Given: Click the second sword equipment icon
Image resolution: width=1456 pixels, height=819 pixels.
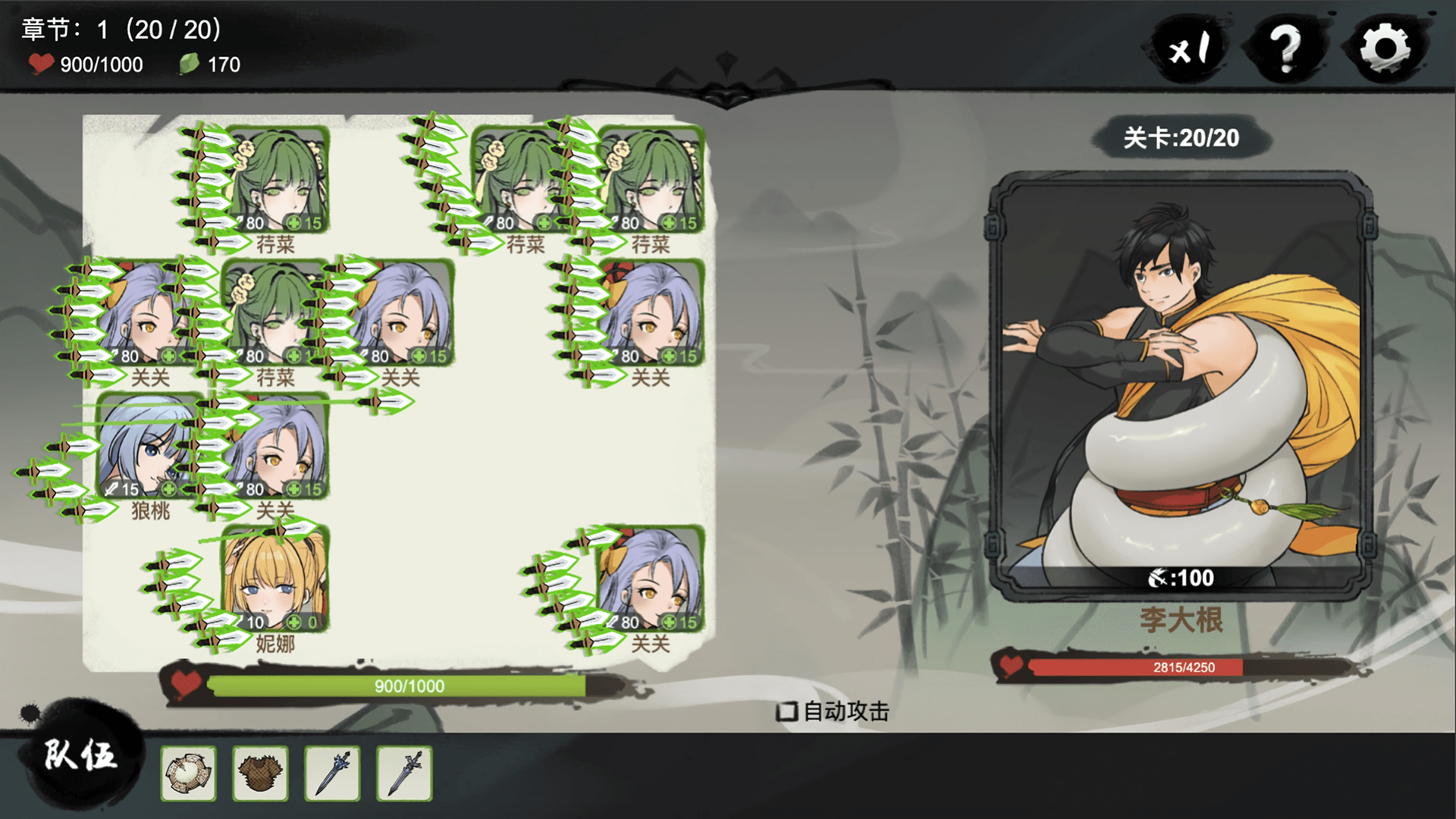Looking at the screenshot, I should (404, 772).
